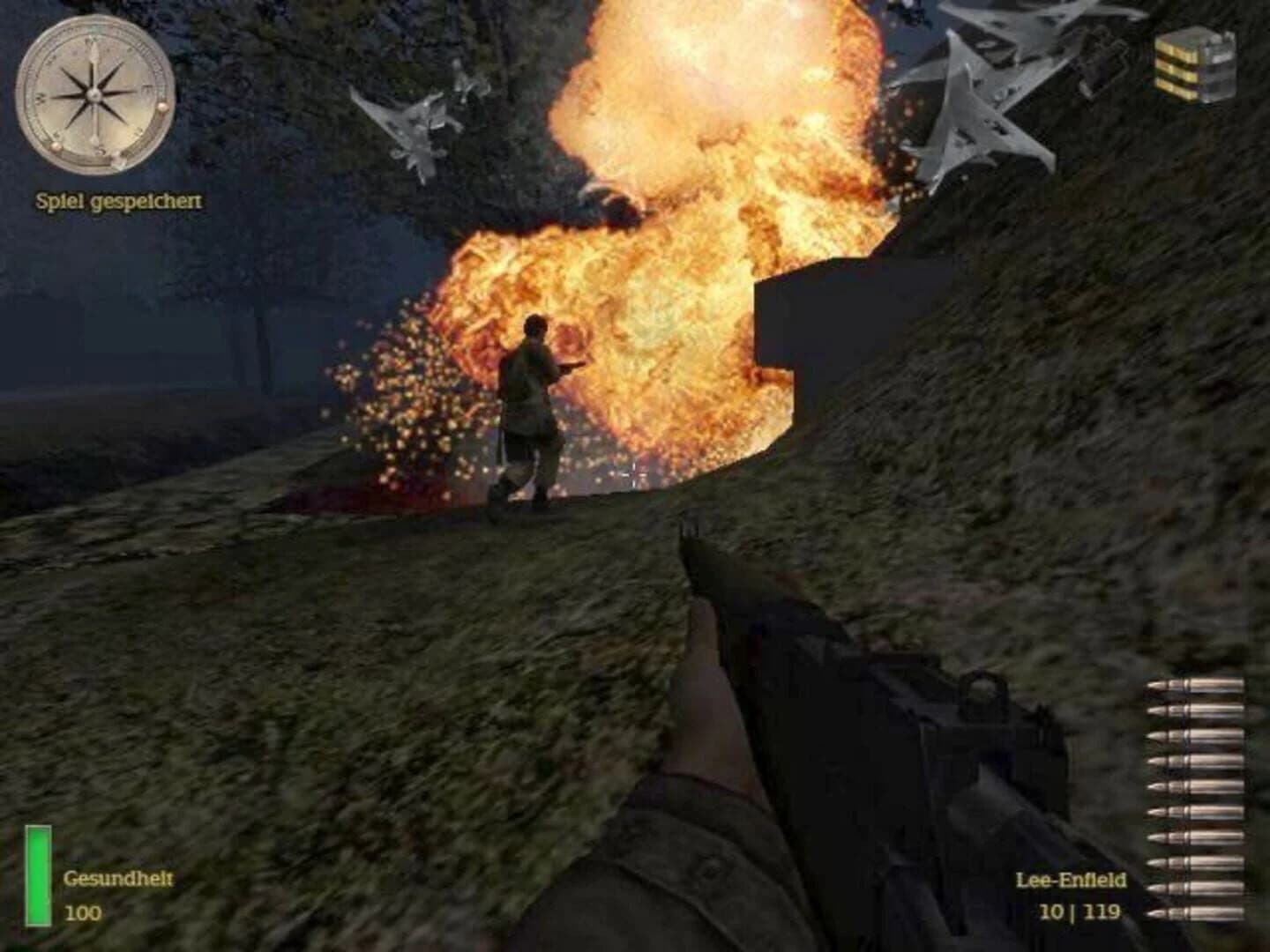1270x952 pixels.
Task: Select the Lee-Enfield weapon name label
Action: coord(1073,878)
